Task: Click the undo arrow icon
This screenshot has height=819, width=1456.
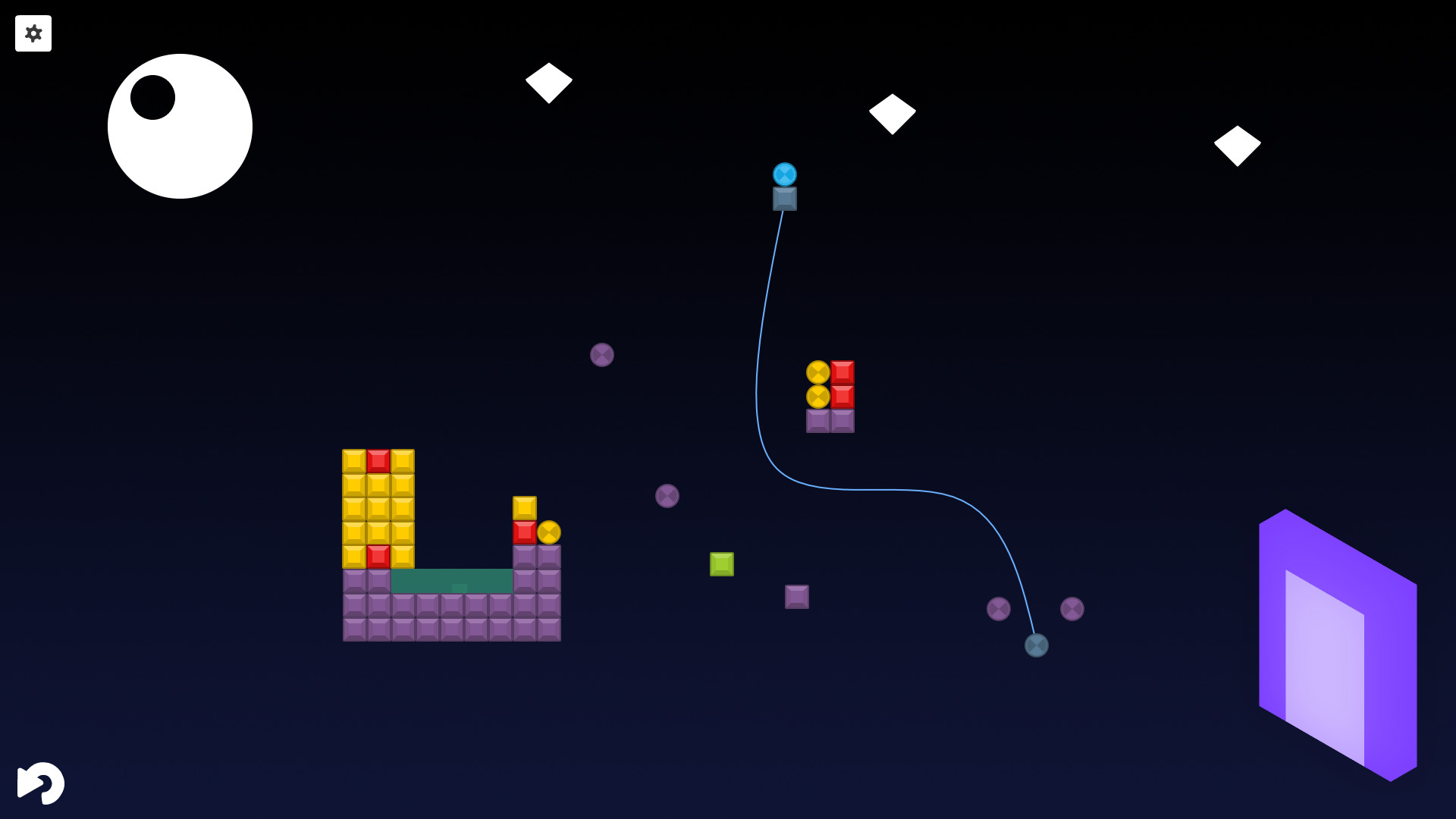Action: (42, 782)
